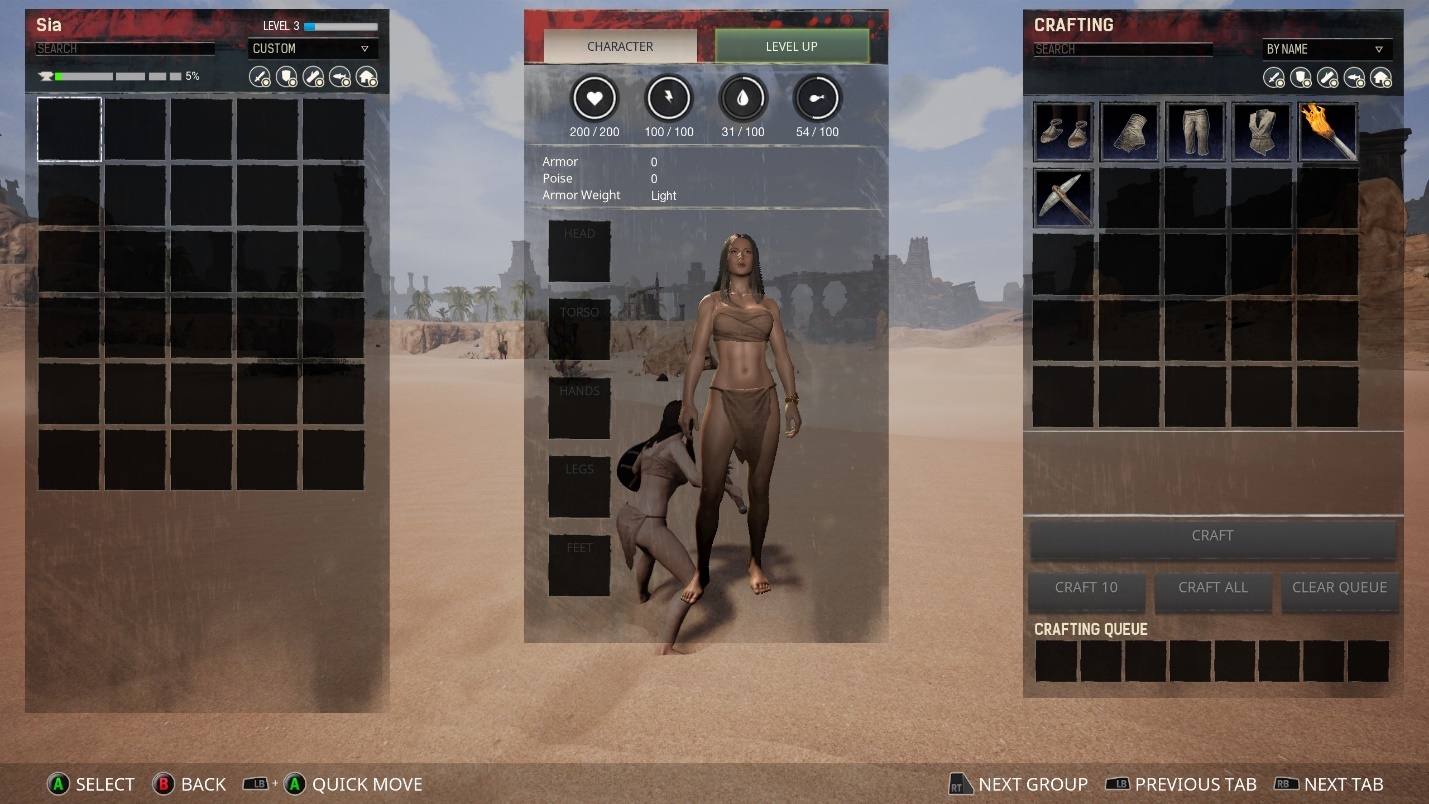Choose the torch crafting recipe
Screen dimensions: 1429x804
[1328, 132]
